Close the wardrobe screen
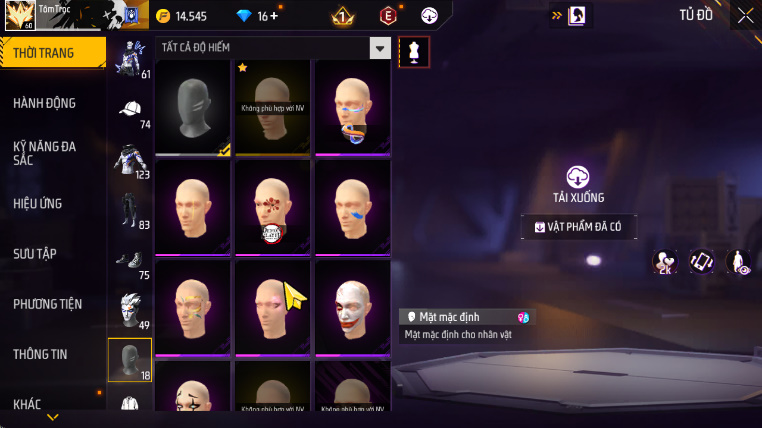This screenshot has width=762, height=428. 745,15
